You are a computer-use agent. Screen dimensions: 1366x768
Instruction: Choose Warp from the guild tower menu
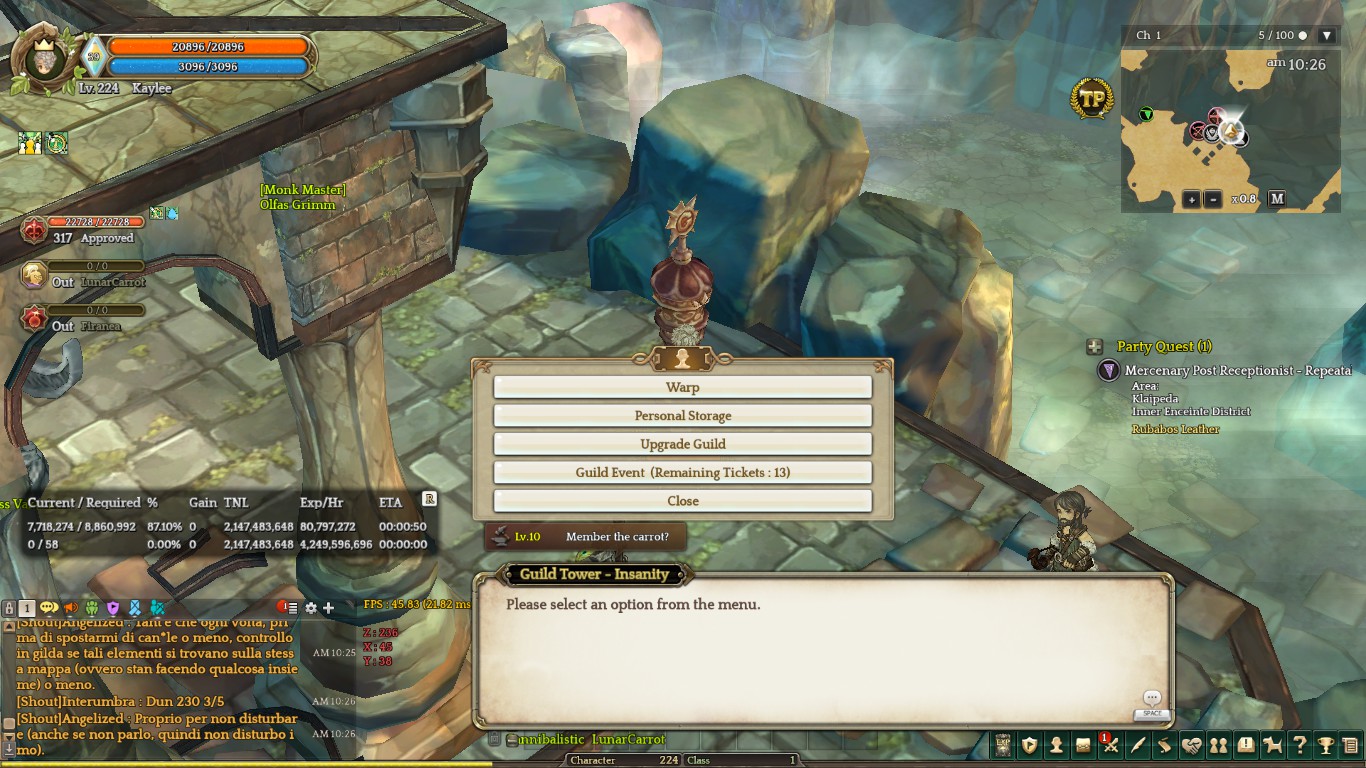pyautogui.click(x=682, y=387)
